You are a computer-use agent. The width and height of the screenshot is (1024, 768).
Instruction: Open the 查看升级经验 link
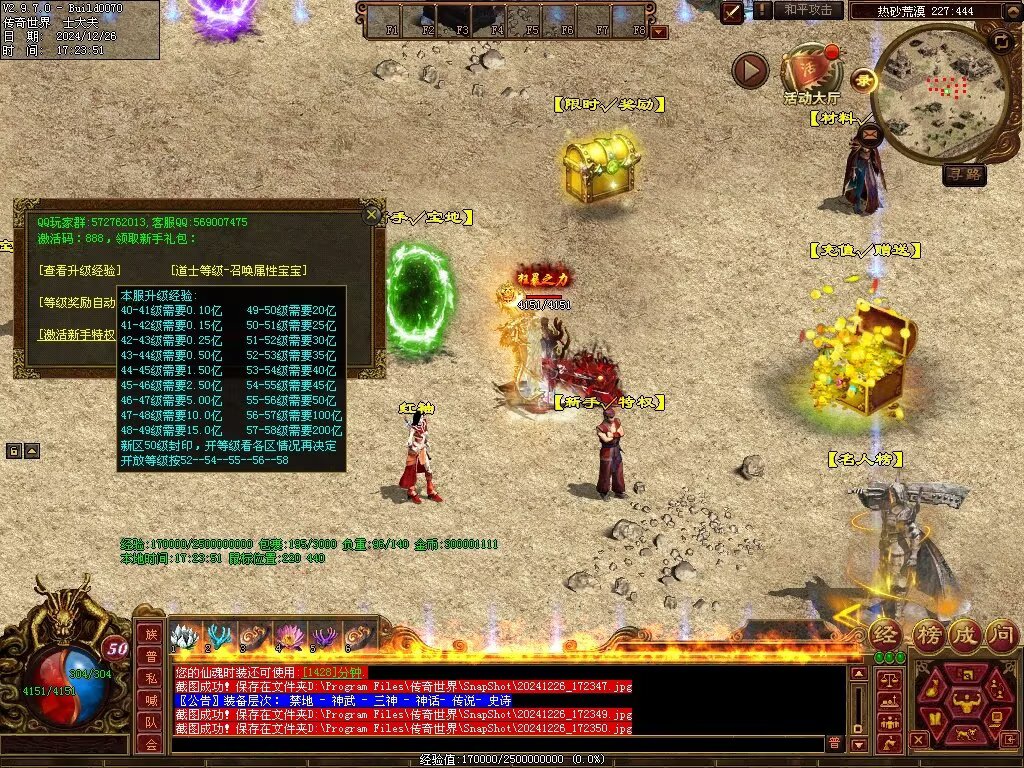(x=80, y=270)
